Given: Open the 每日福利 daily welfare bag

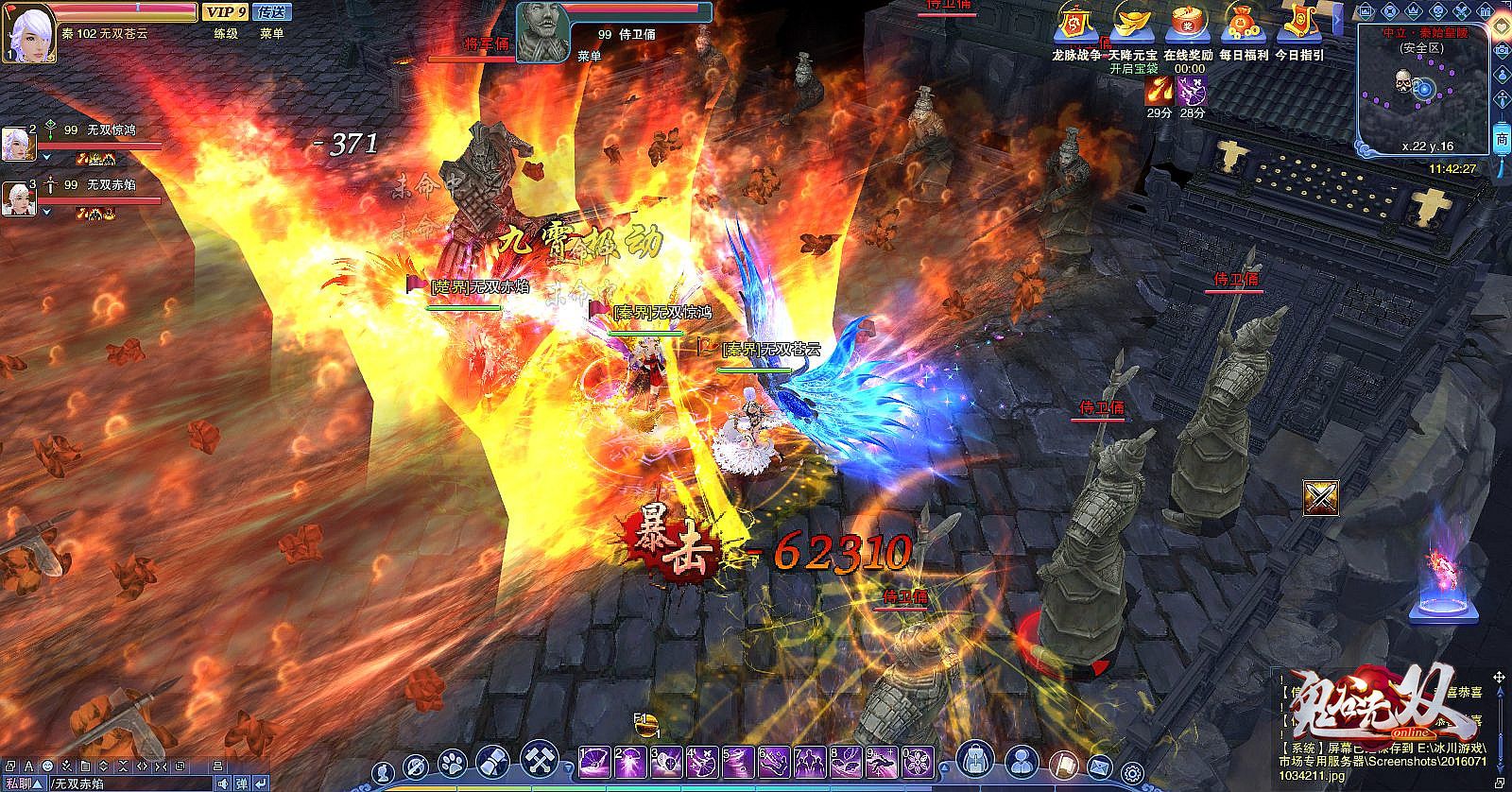Looking at the screenshot, I should pos(1243,25).
